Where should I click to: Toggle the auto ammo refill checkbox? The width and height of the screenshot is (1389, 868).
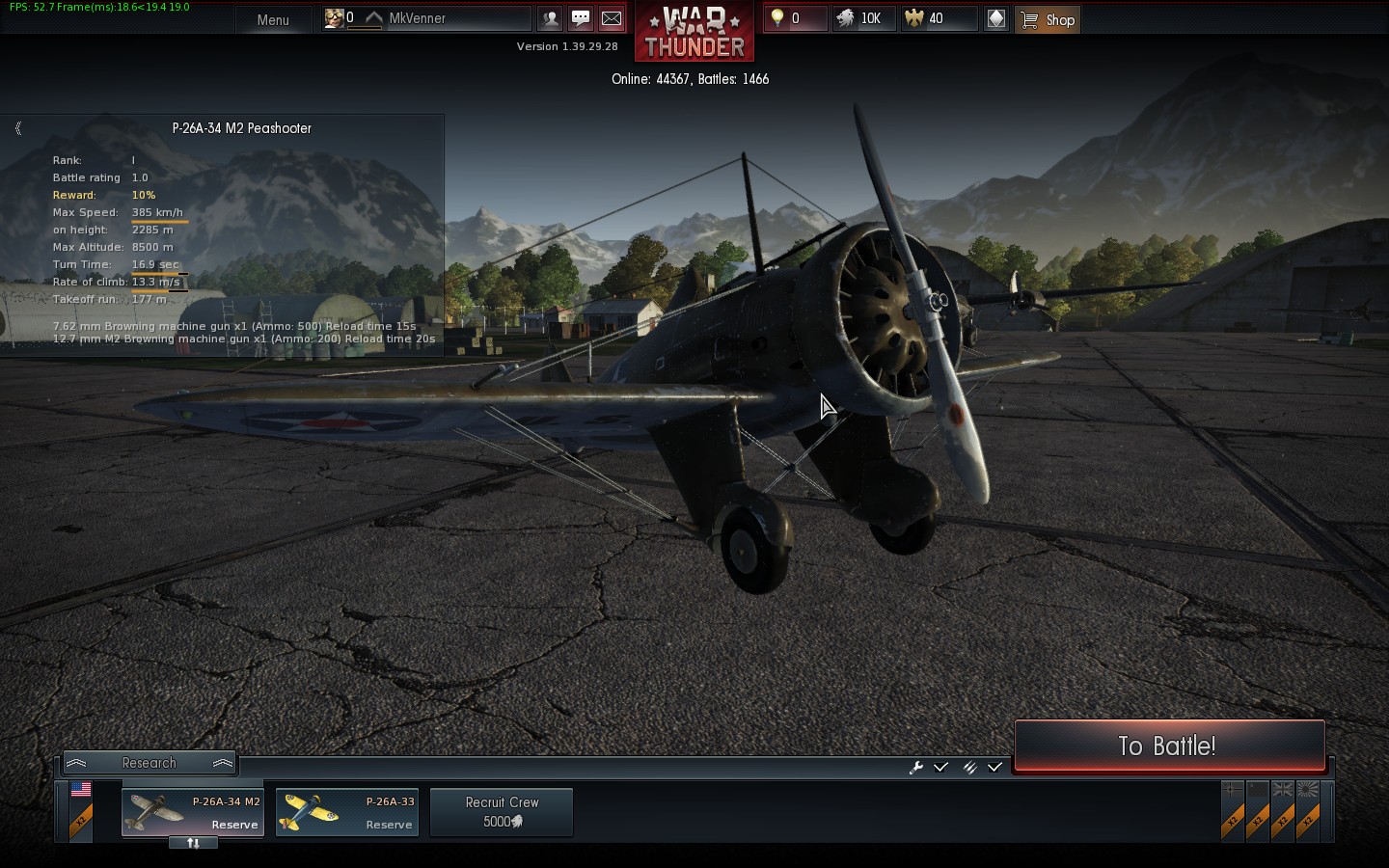994,767
